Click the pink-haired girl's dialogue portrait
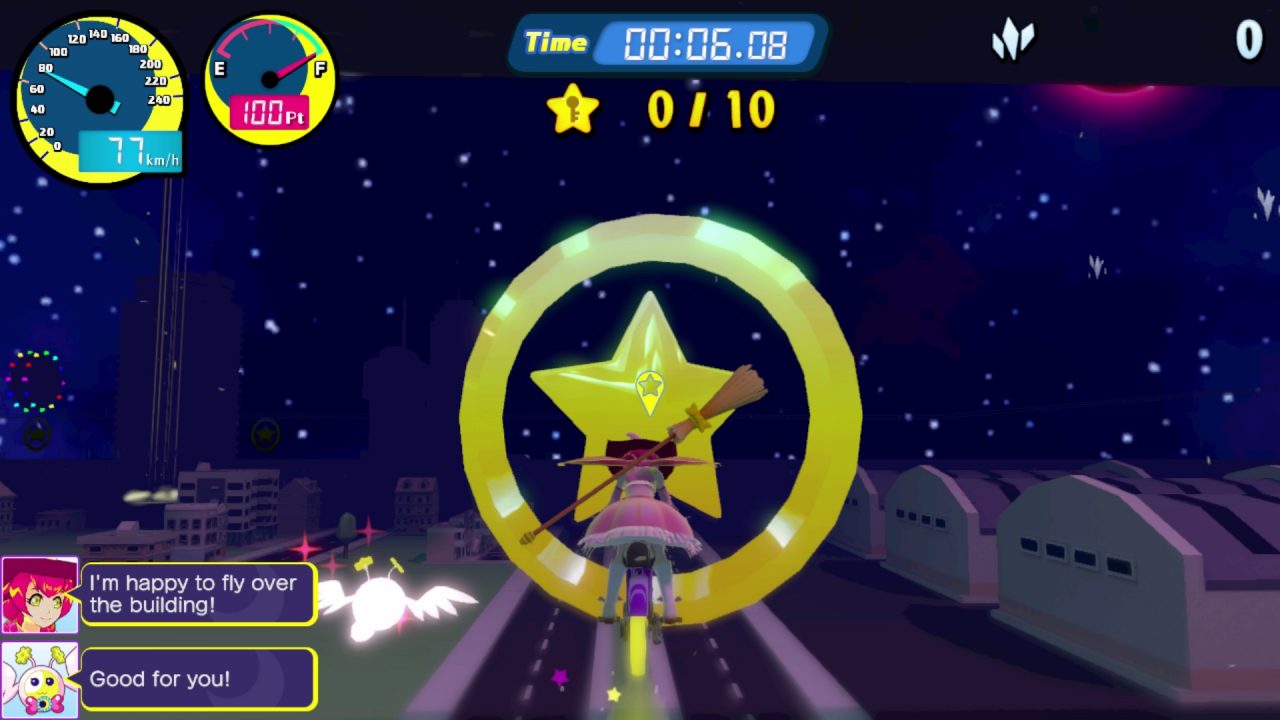This screenshot has height=720, width=1280. pos(40,595)
